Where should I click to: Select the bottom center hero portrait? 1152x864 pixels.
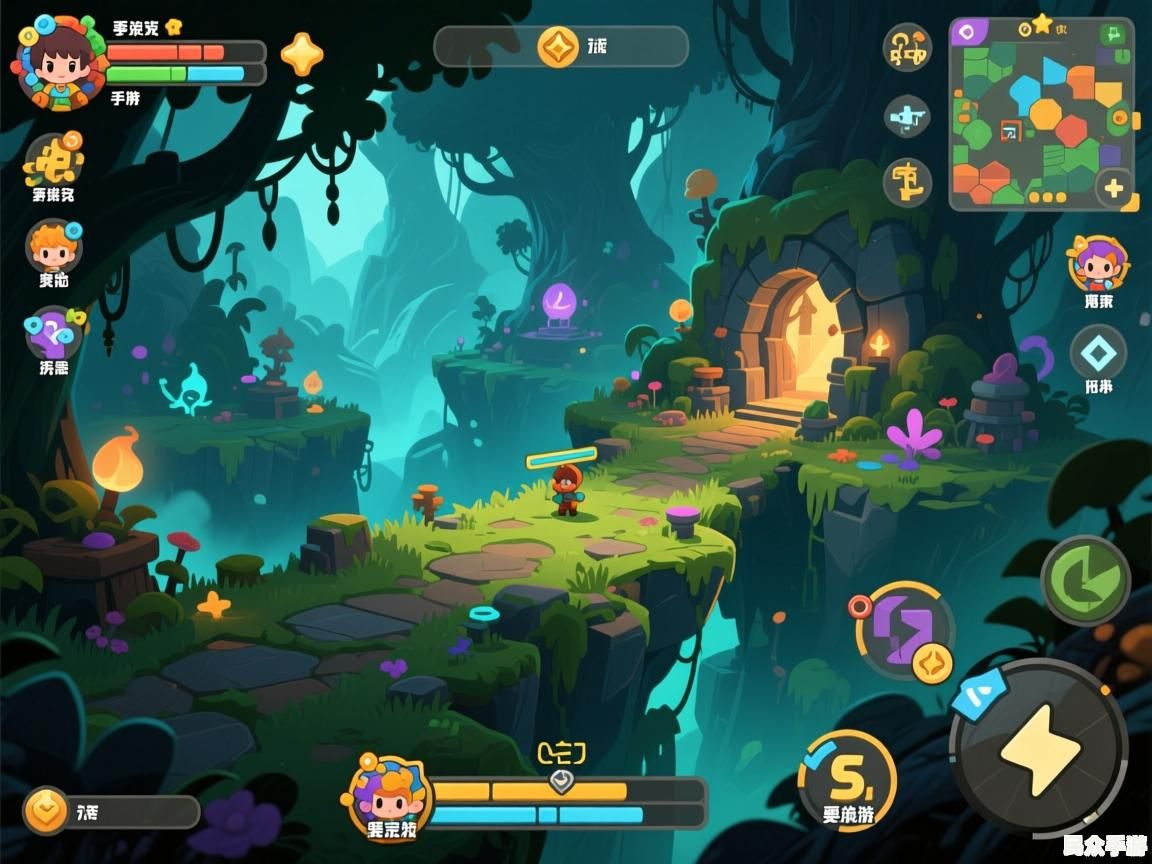click(x=388, y=795)
